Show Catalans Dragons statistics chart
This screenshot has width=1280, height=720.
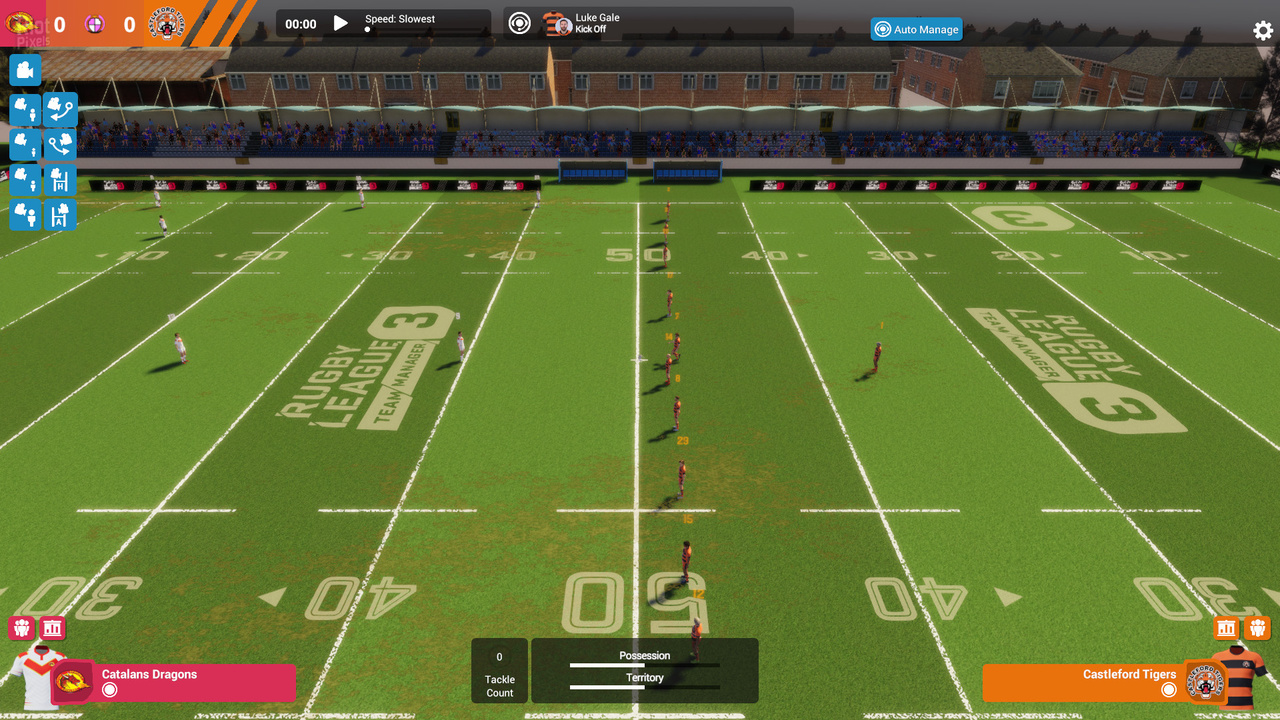point(53,628)
